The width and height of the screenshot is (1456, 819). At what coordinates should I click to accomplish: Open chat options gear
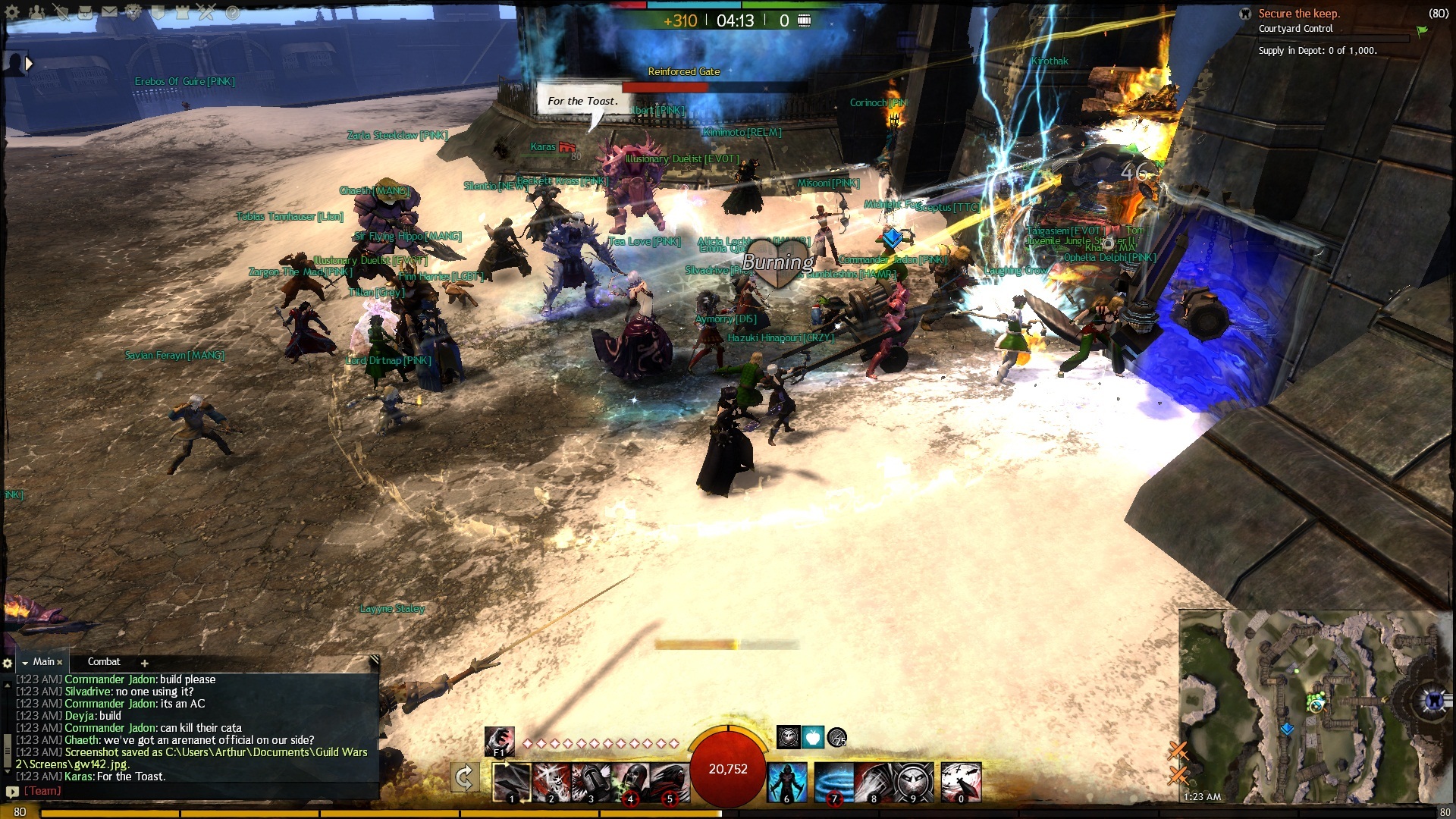pos(8,663)
